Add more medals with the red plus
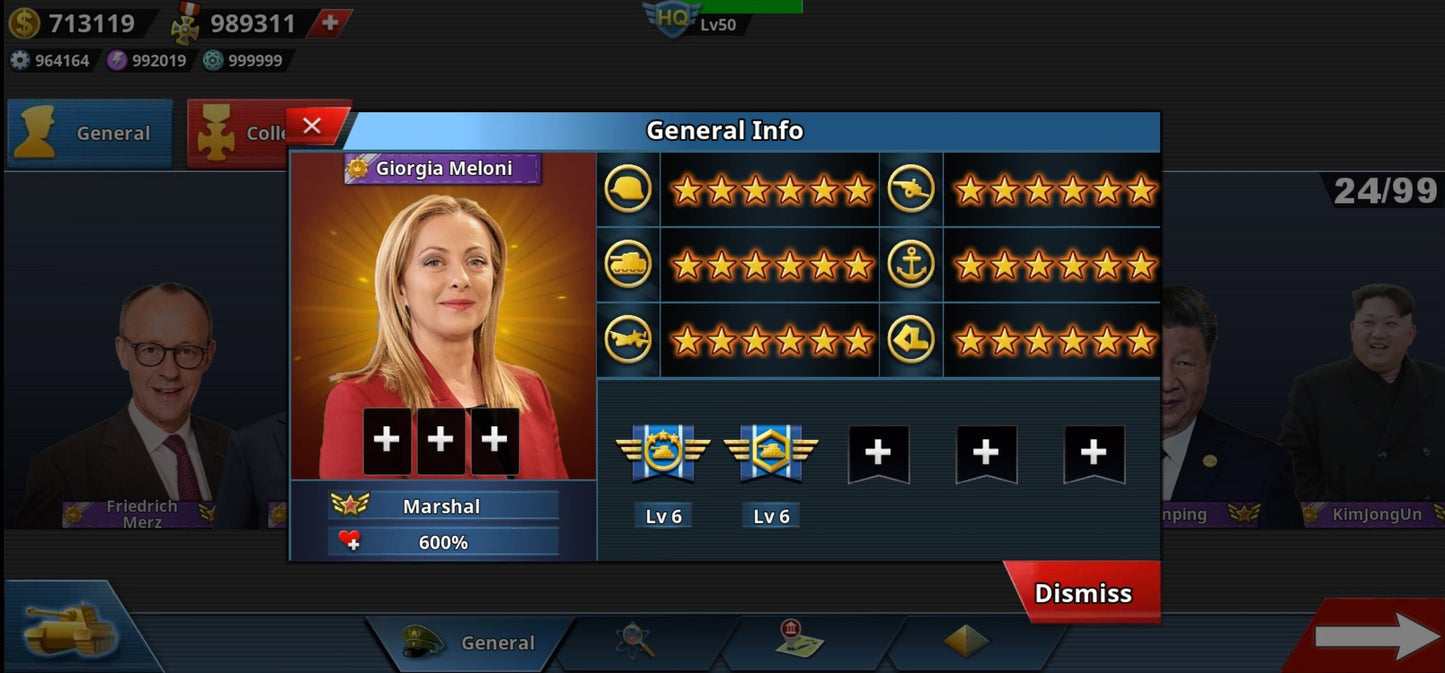The width and height of the screenshot is (1445, 673). 329,23
